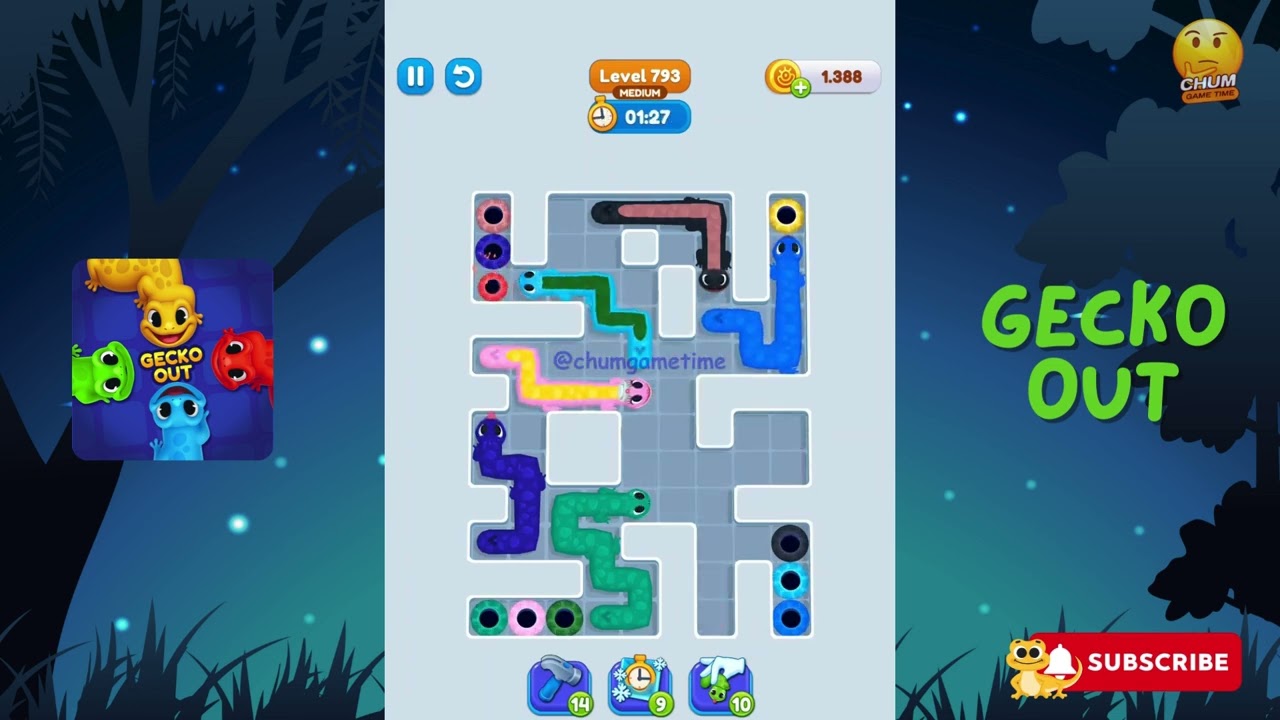Tap the stopwatch icon next to the timer

[601, 116]
